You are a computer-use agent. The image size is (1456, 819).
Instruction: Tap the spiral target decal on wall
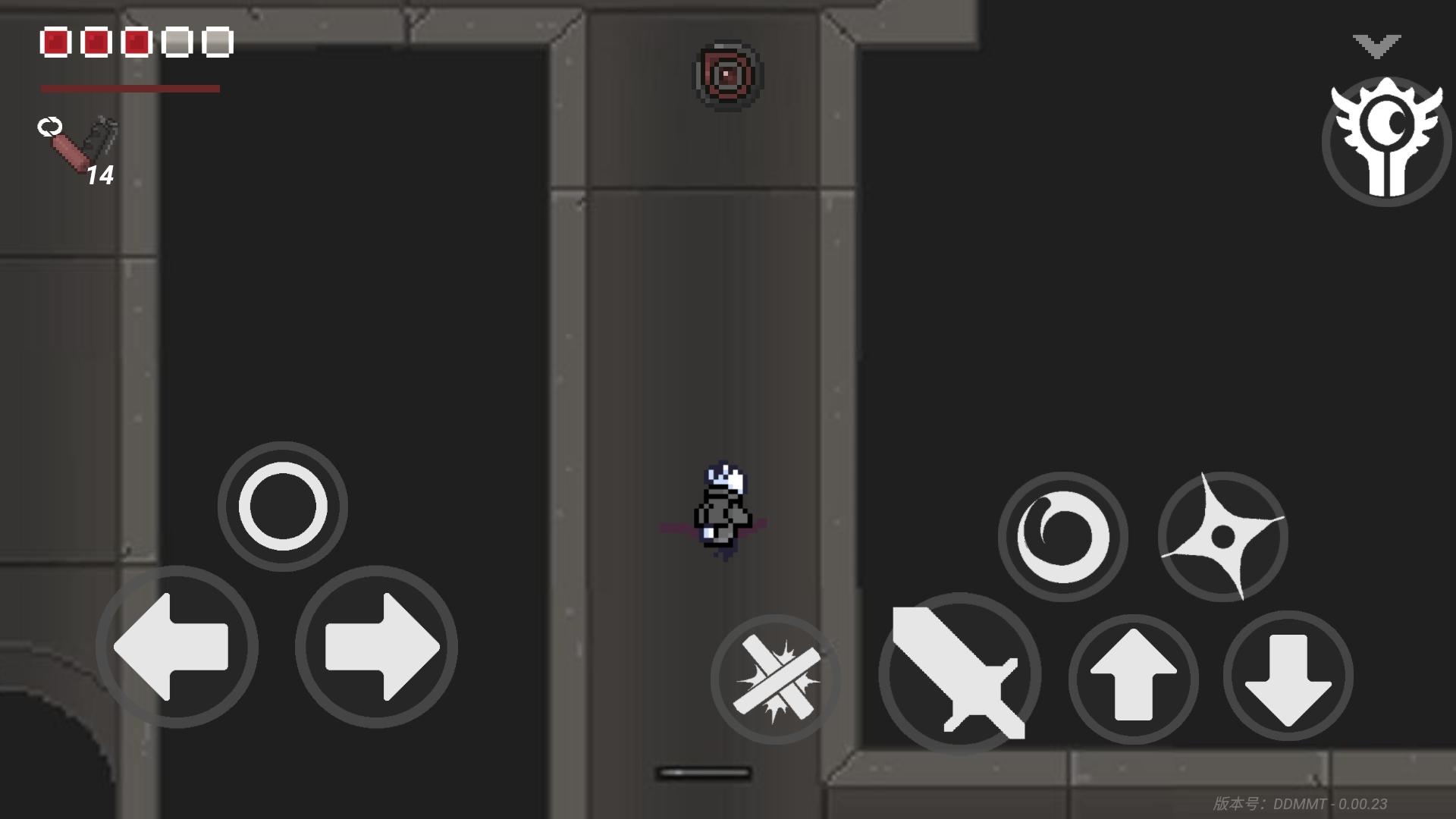(726, 74)
